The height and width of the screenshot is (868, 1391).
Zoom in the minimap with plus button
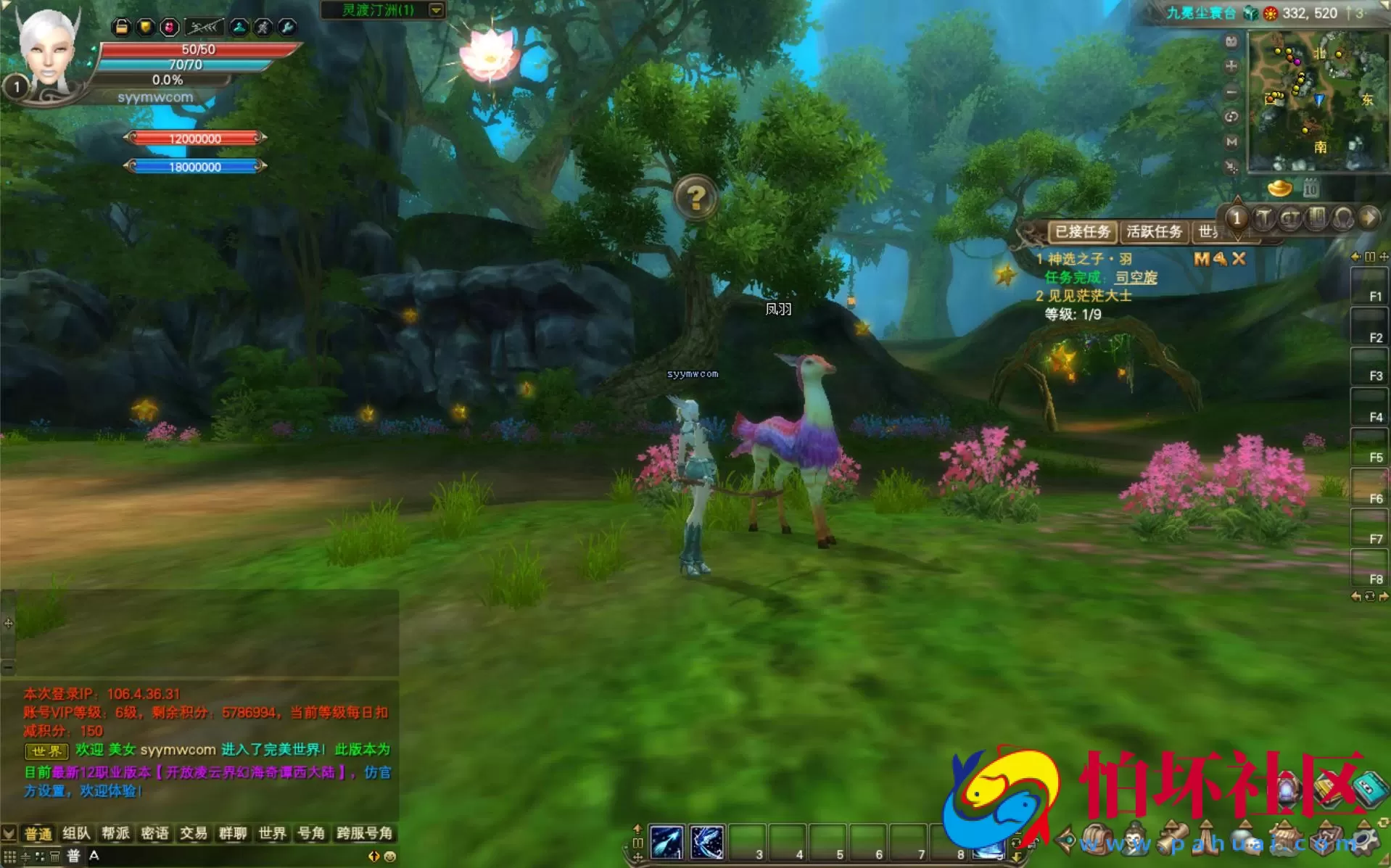click(x=1231, y=67)
